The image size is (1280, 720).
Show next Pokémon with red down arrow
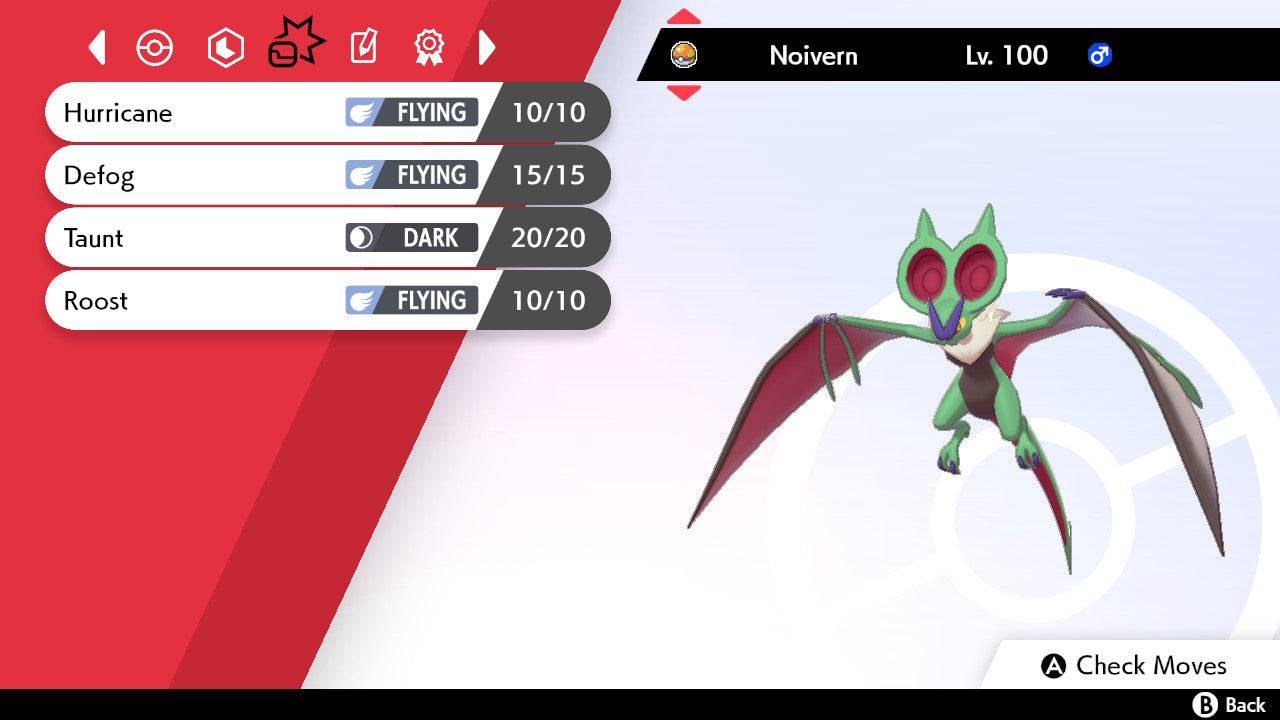pos(684,93)
